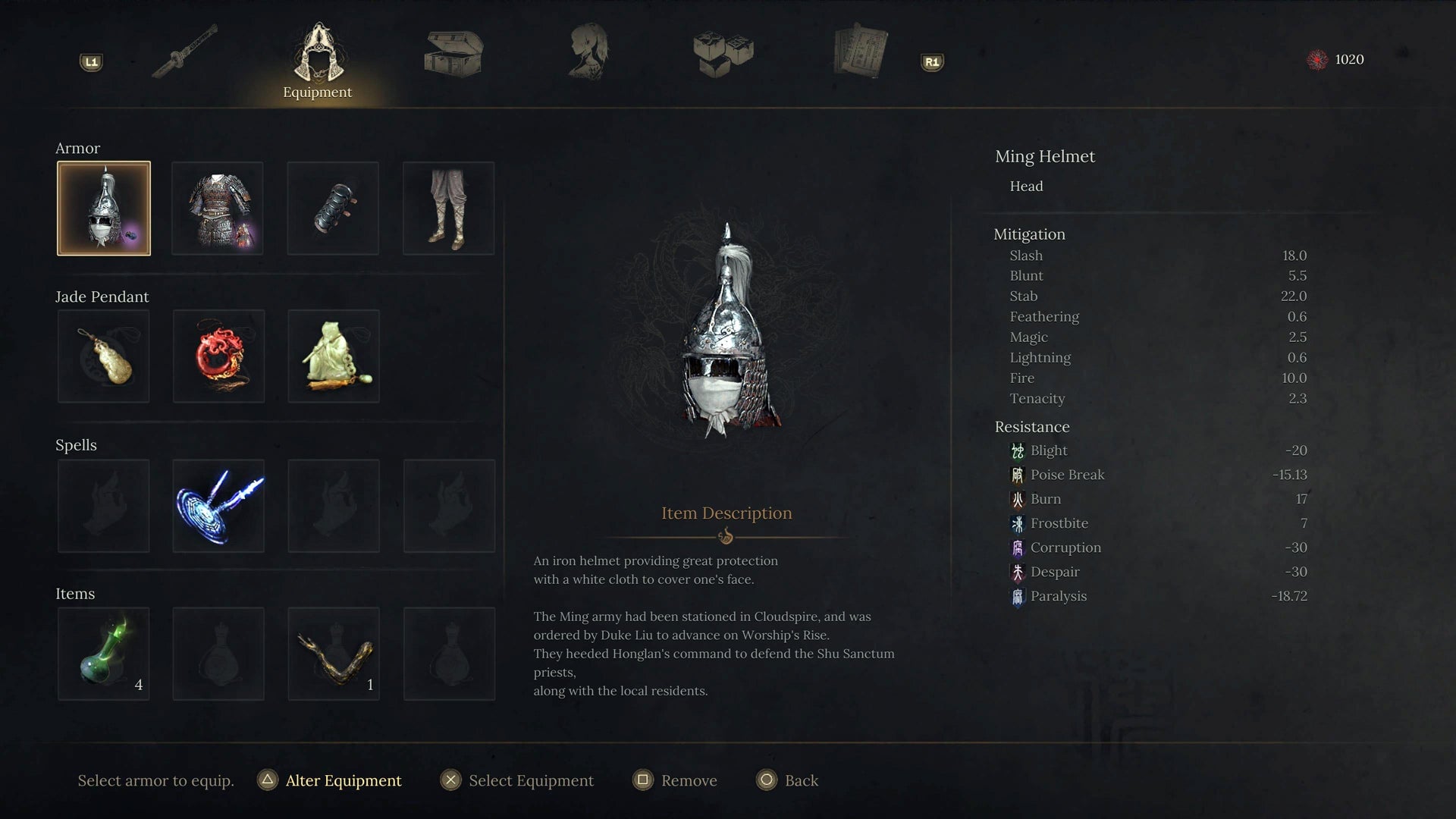Choose Select Equipment at the bottom
Image resolution: width=1456 pixels, height=819 pixels.
click(x=531, y=780)
